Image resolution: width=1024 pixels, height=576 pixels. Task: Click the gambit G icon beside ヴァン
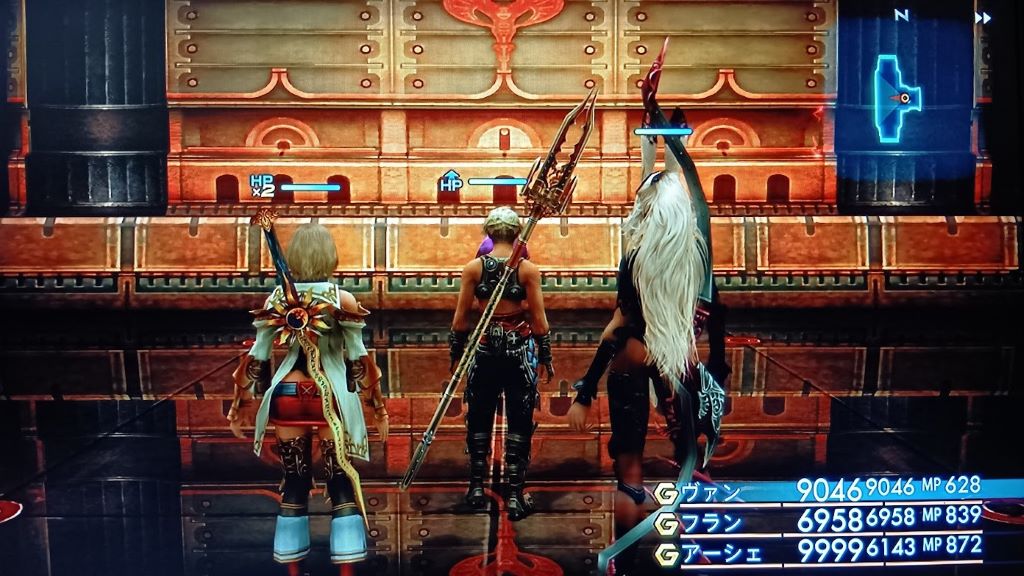point(666,492)
